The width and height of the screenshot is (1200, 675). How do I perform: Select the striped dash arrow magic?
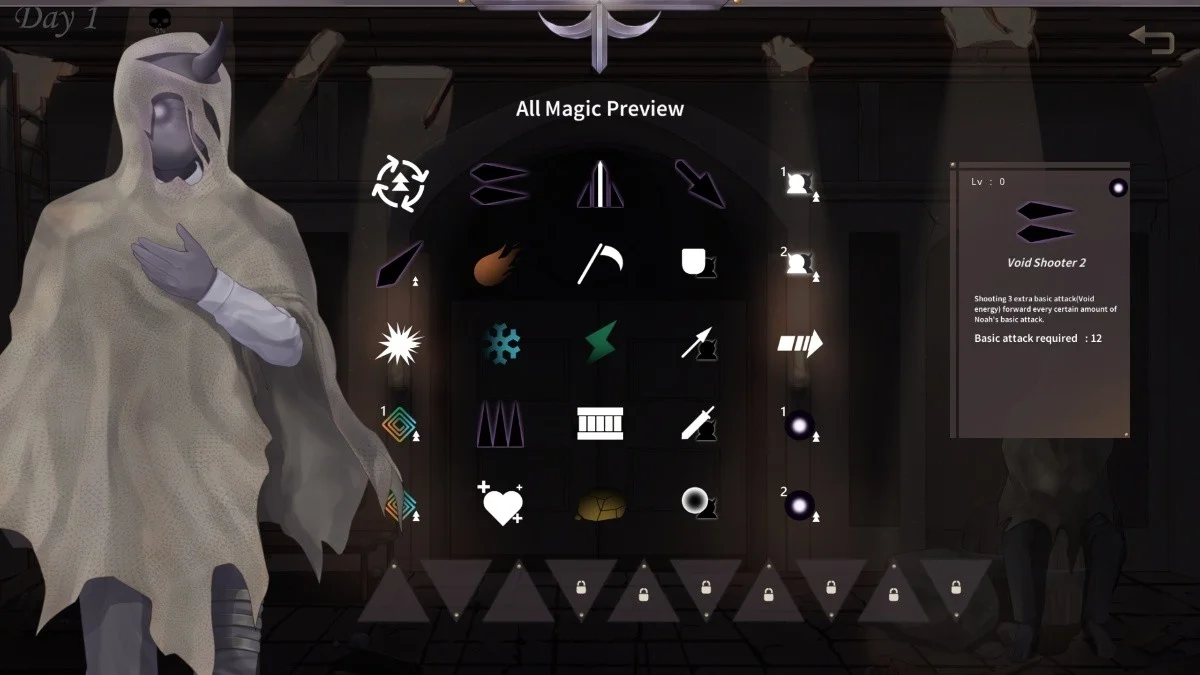click(800, 344)
